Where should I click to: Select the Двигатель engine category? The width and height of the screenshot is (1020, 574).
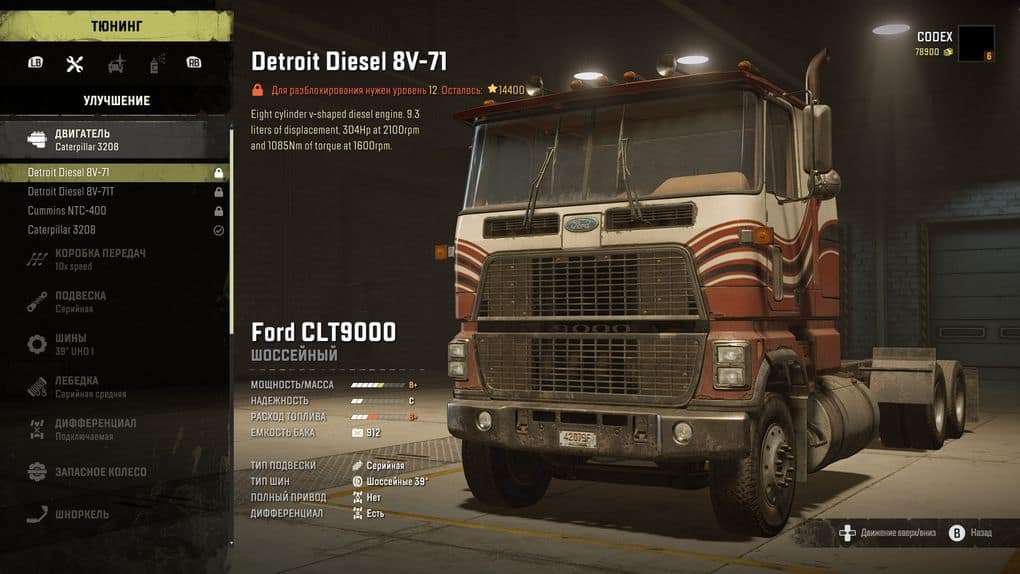tap(115, 139)
